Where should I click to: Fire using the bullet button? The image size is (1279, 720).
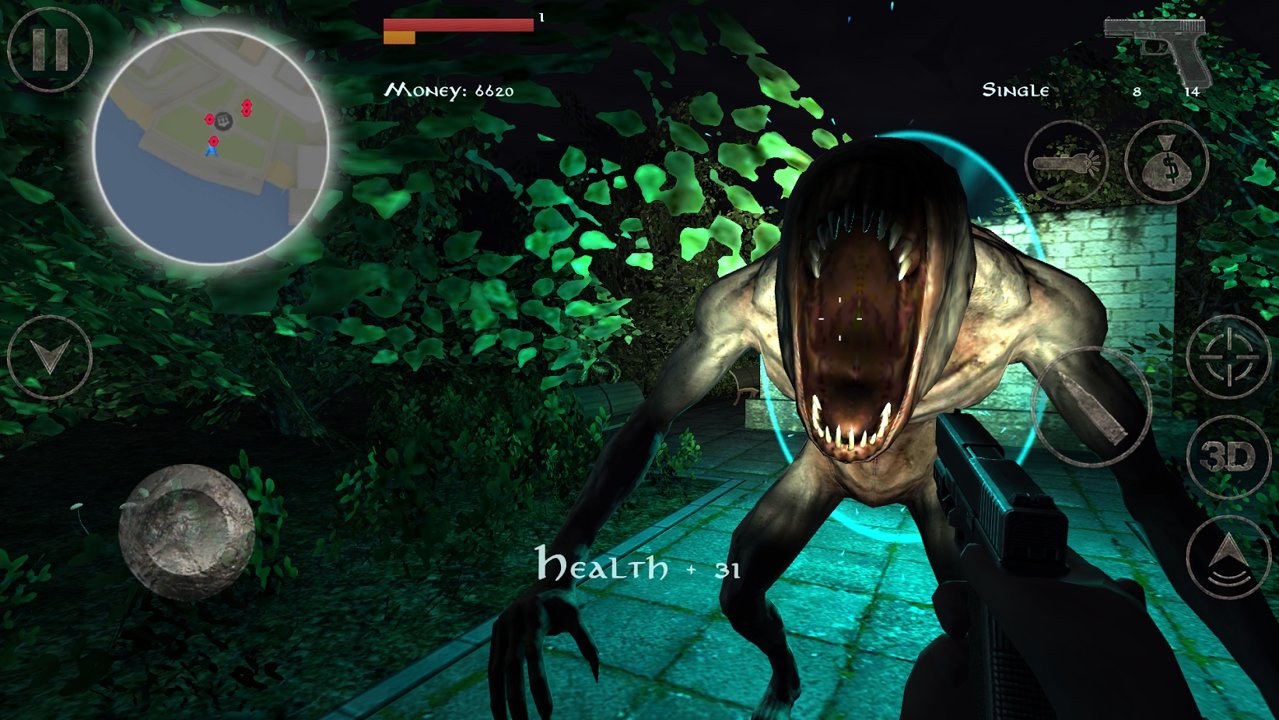tap(1092, 406)
